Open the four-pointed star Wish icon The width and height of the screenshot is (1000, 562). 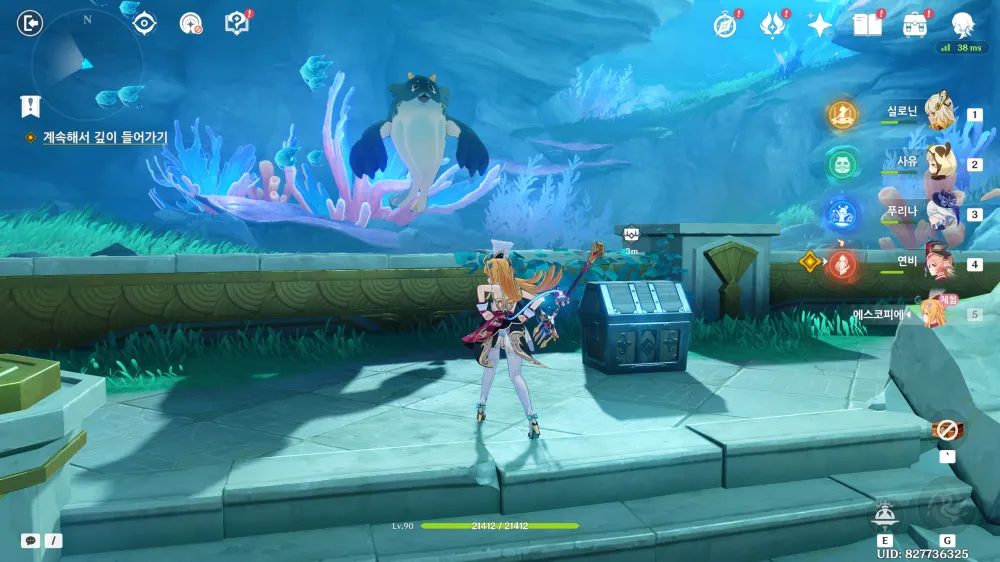(x=819, y=25)
